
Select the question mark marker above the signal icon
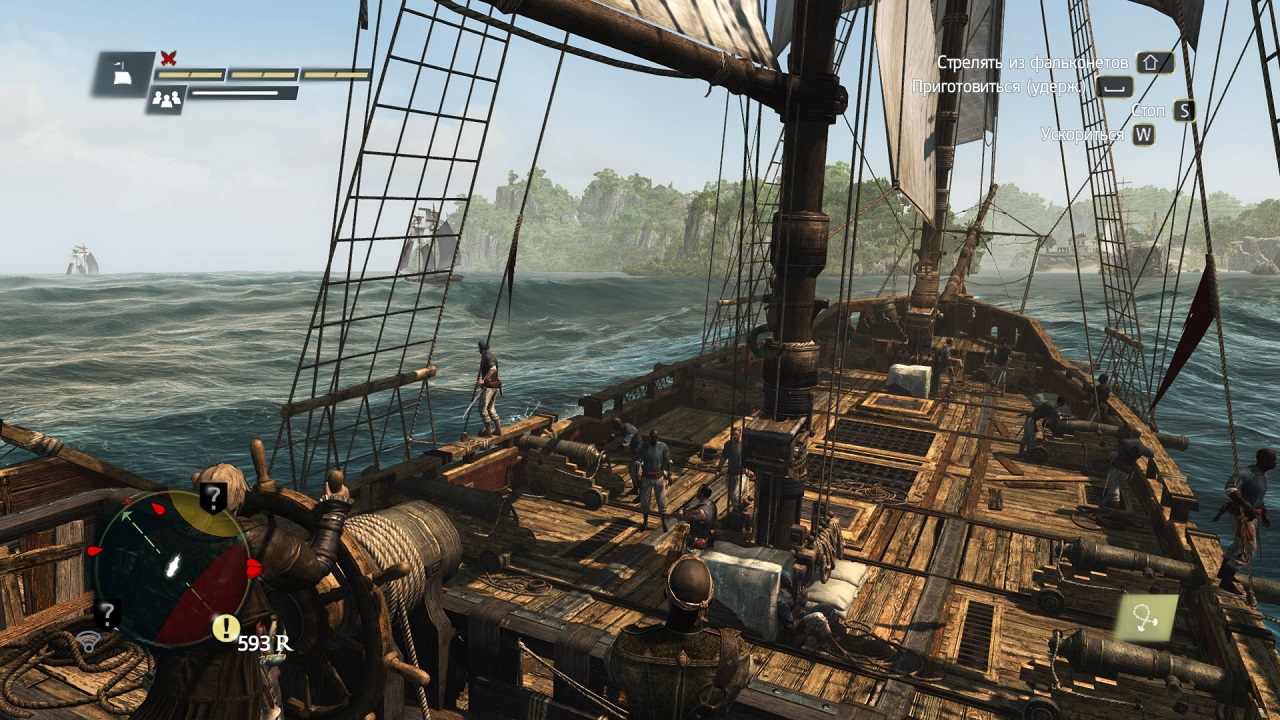pyautogui.click(x=106, y=613)
